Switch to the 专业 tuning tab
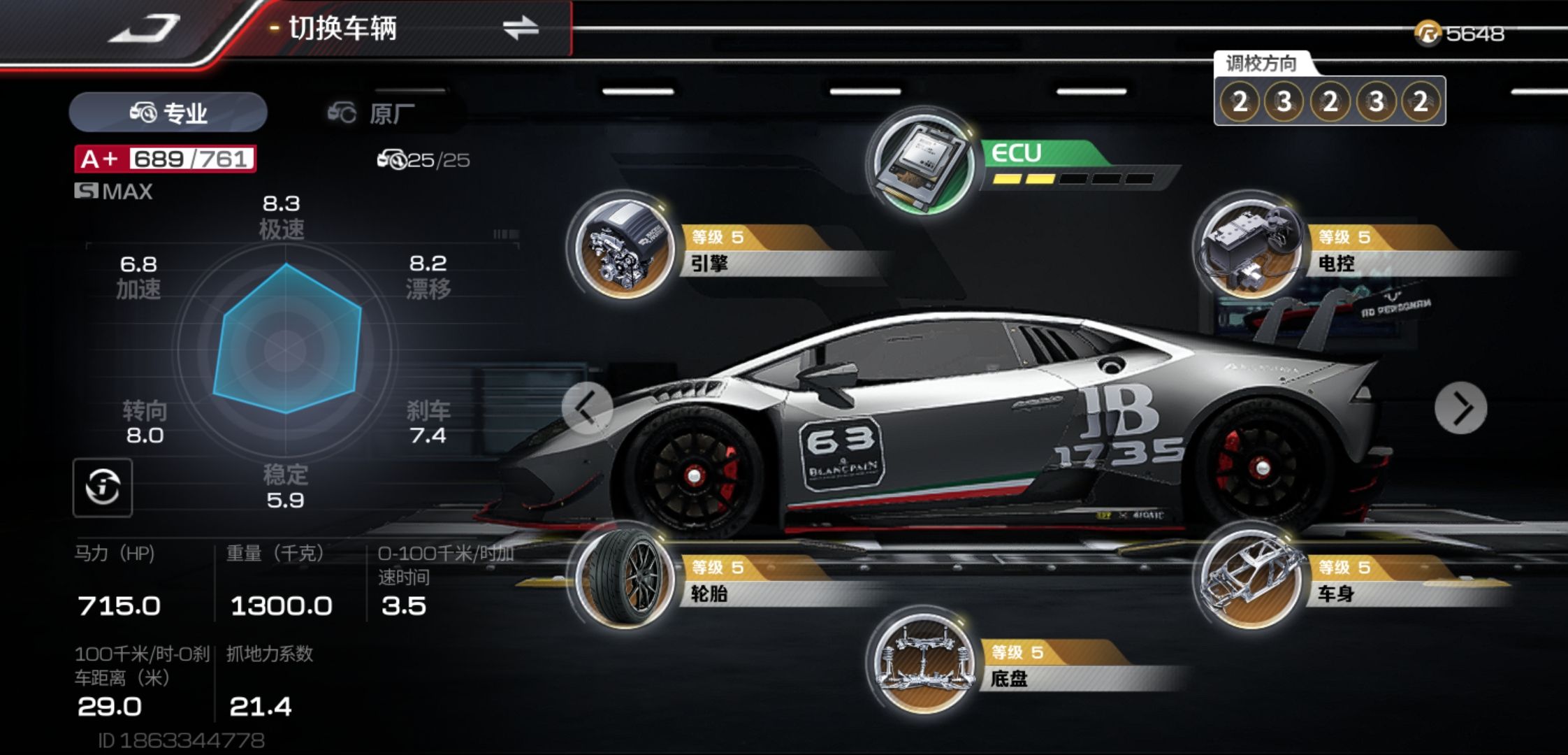Viewport: 1568px width, 755px height. (168, 113)
